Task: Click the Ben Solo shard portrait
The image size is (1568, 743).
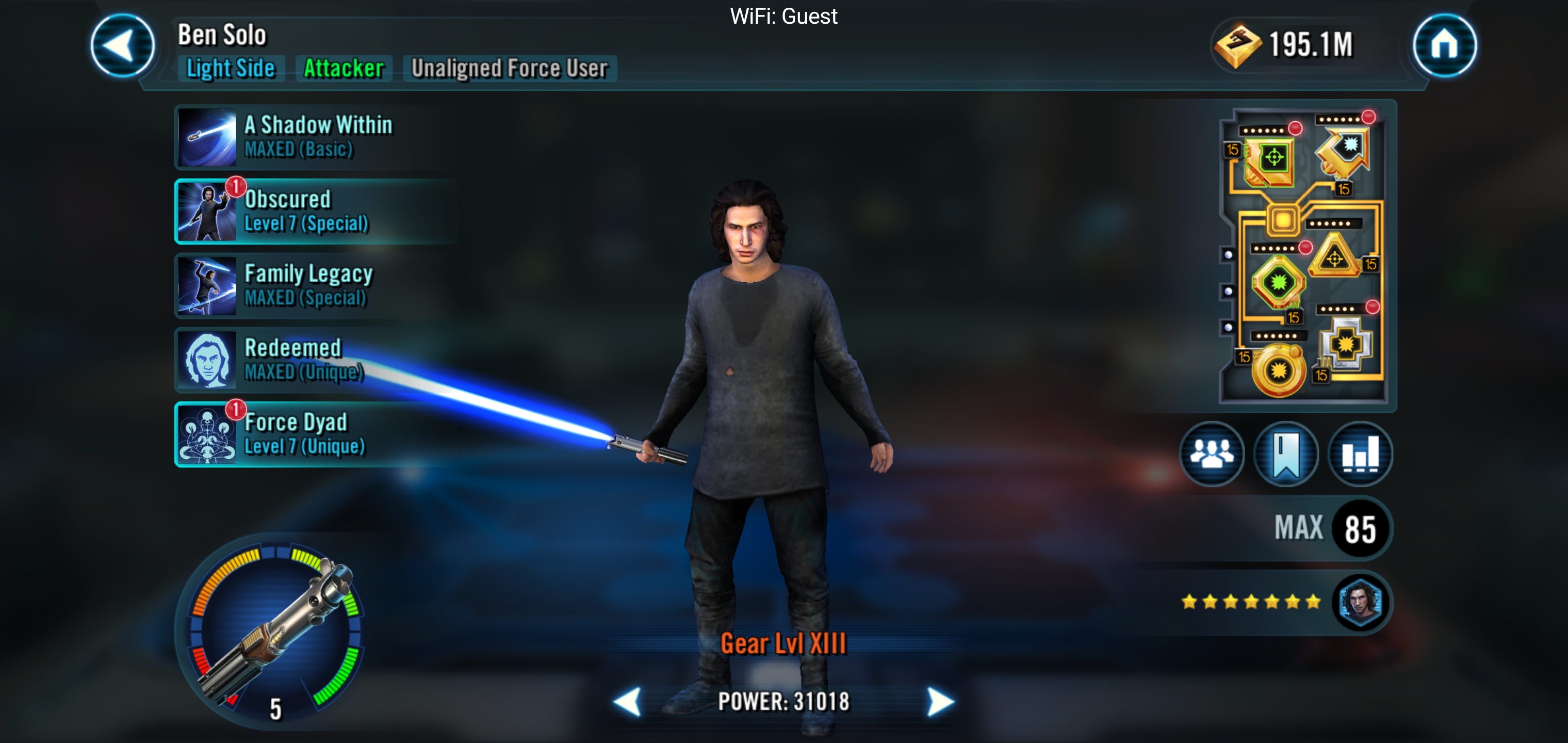Action: point(1360,602)
